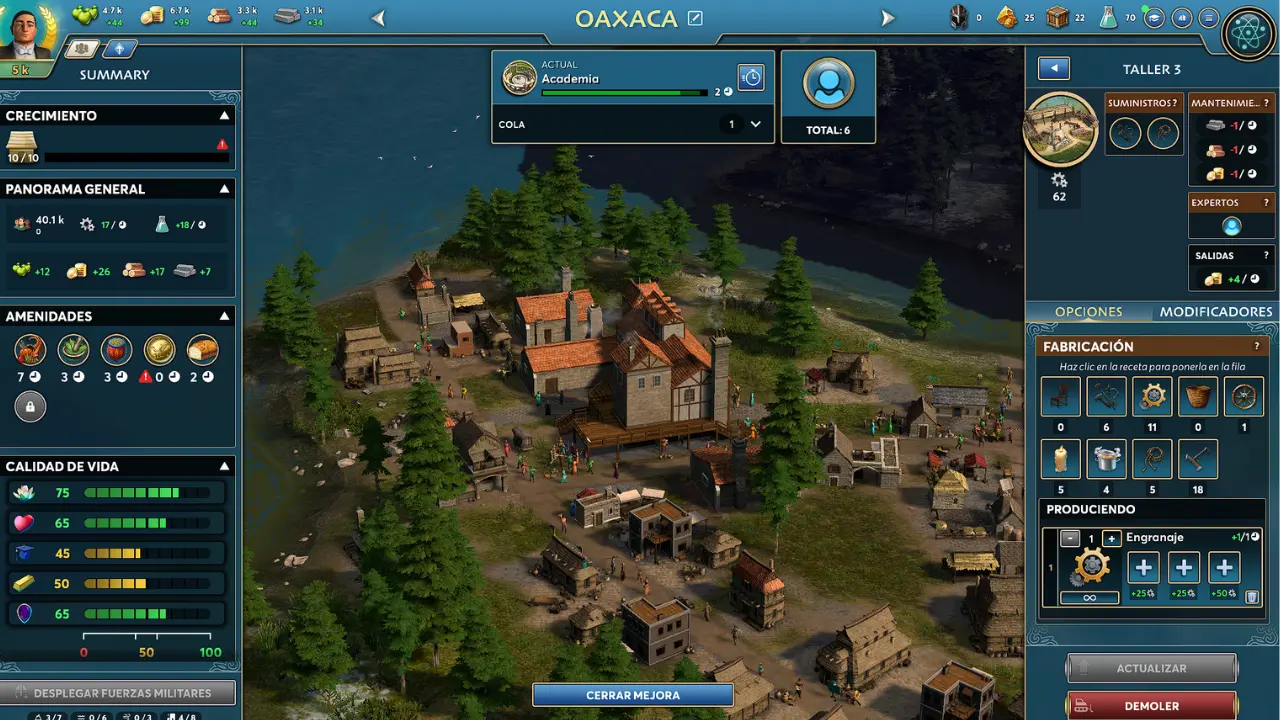Open the leader portrait
This screenshot has height=720, width=1280.
[28, 32]
